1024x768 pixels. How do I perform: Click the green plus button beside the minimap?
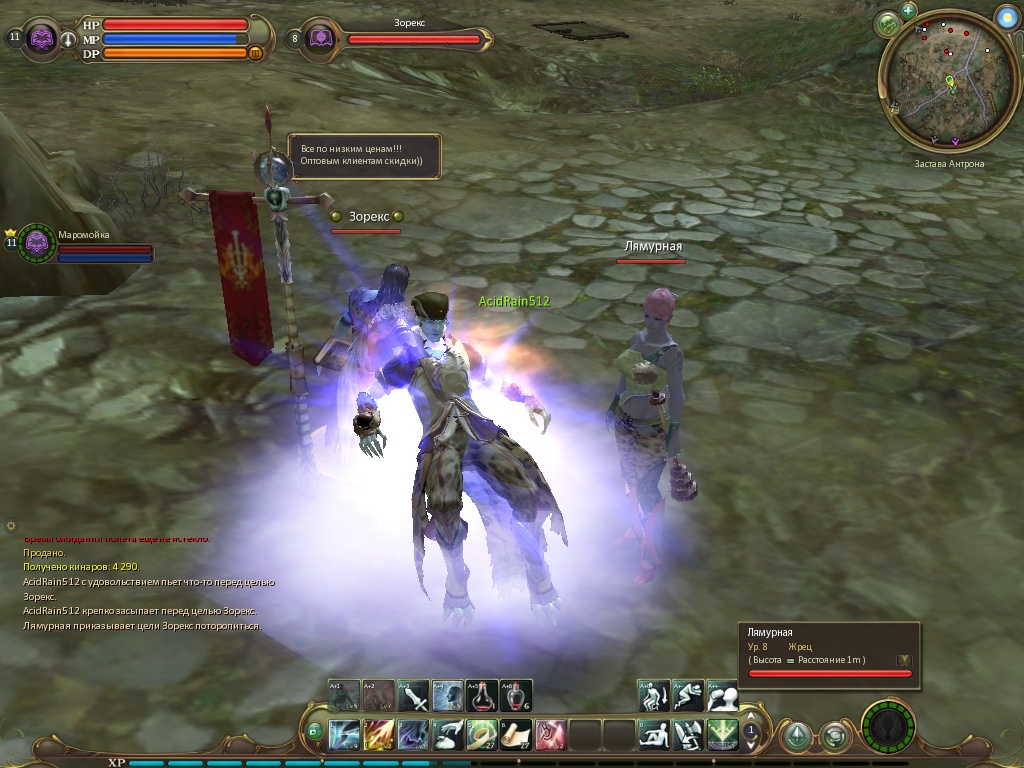click(908, 11)
